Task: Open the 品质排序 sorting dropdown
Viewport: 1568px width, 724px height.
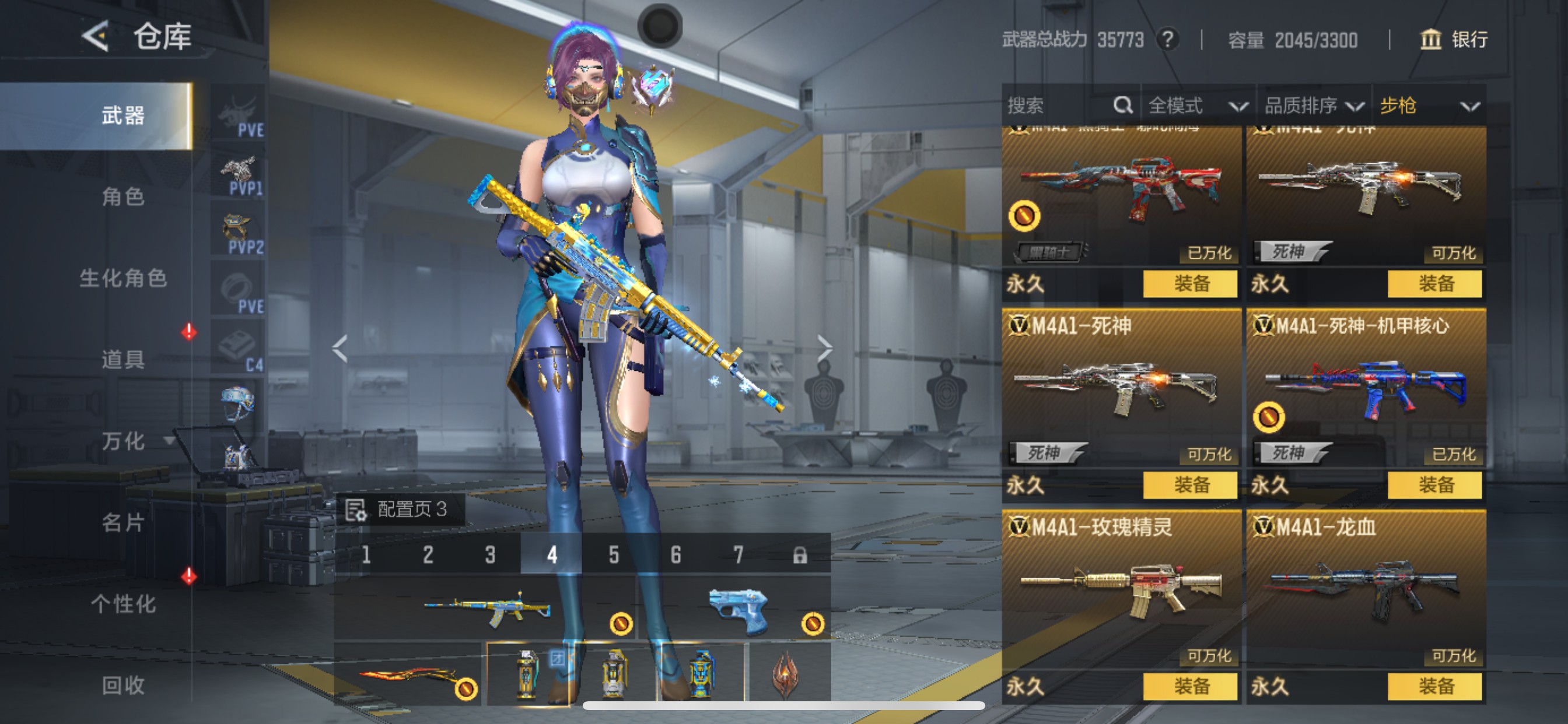Action: [1312, 106]
